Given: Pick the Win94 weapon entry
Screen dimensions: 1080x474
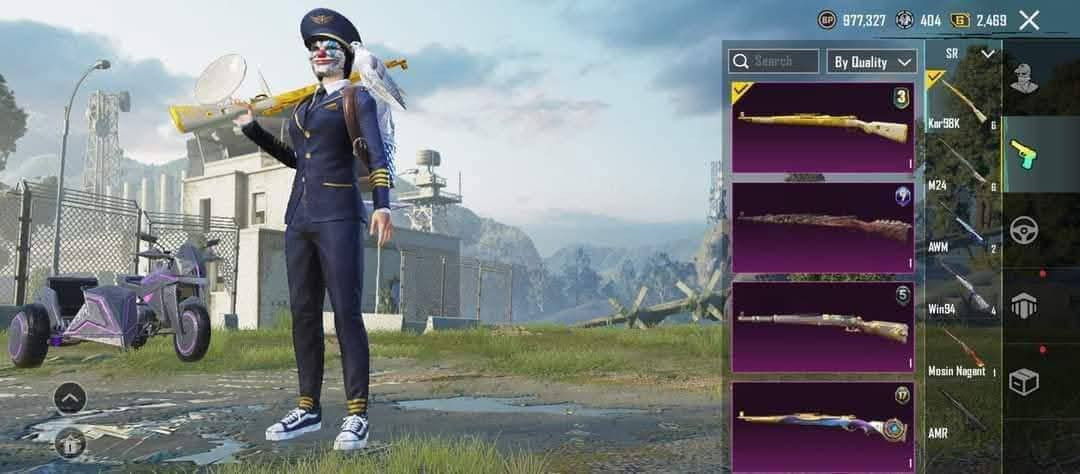Looking at the screenshot, I should click(962, 290).
